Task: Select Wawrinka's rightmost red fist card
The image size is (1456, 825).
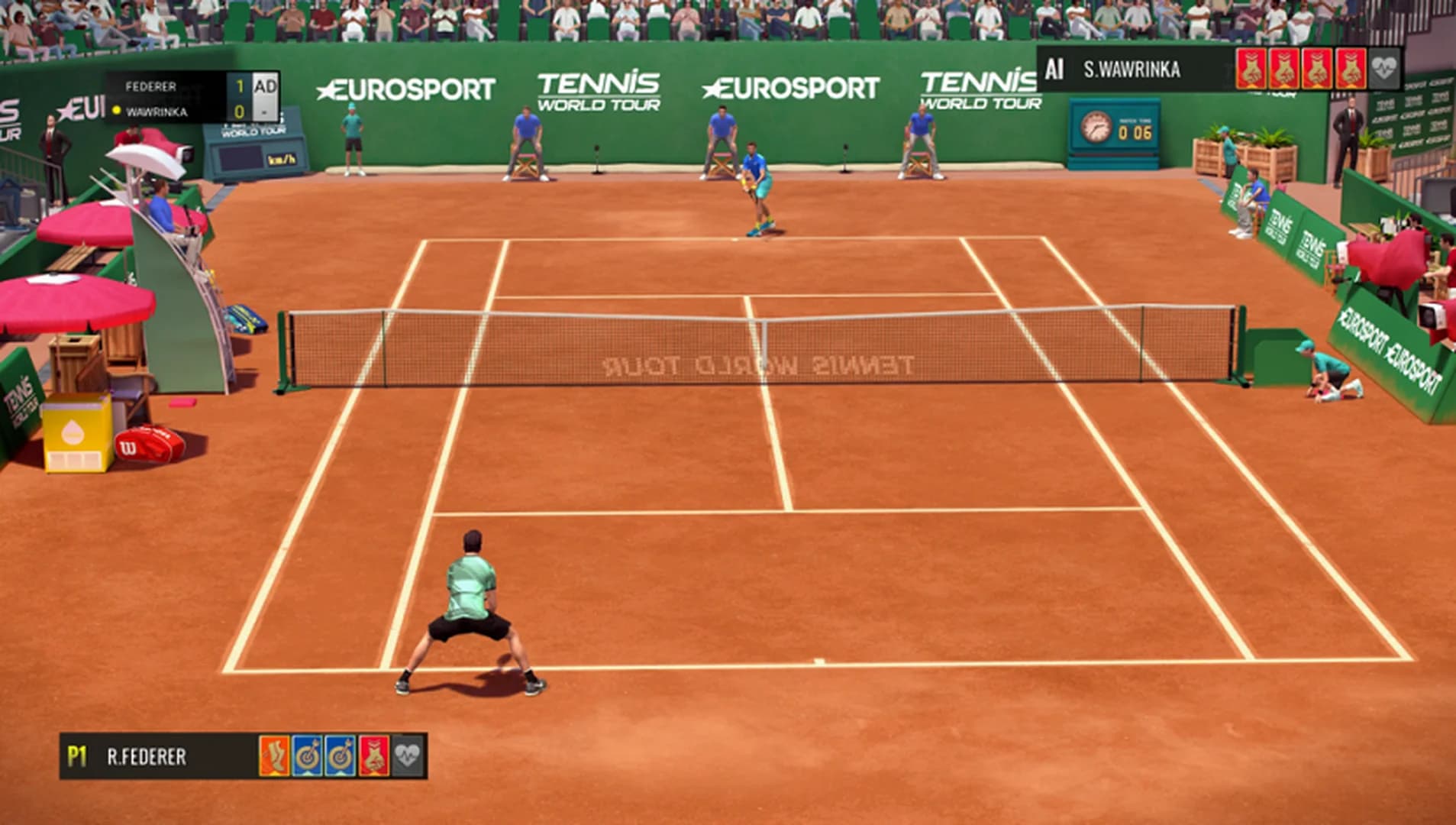Action: pyautogui.click(x=1350, y=69)
